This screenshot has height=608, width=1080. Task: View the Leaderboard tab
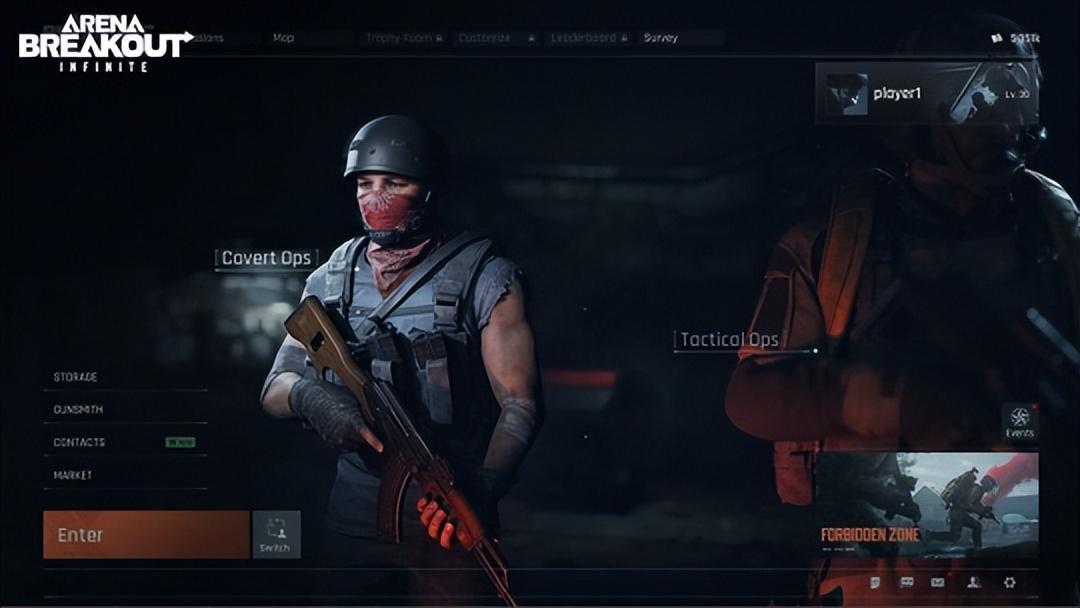(587, 38)
